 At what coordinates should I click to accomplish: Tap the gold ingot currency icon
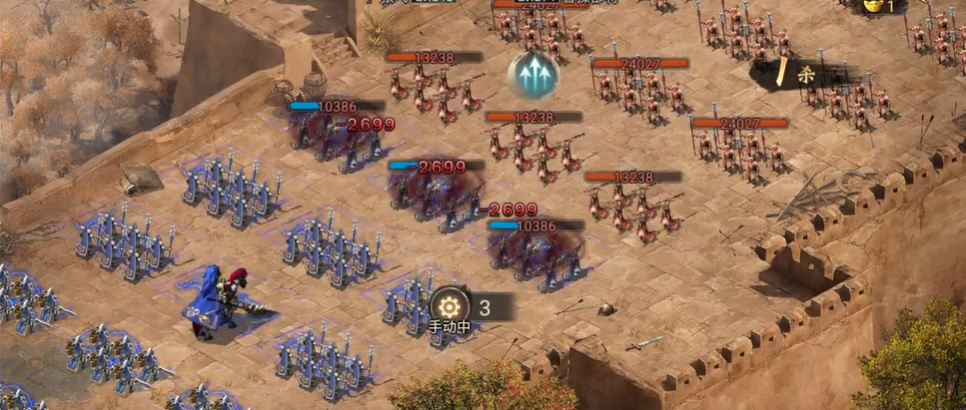[x=874, y=6]
